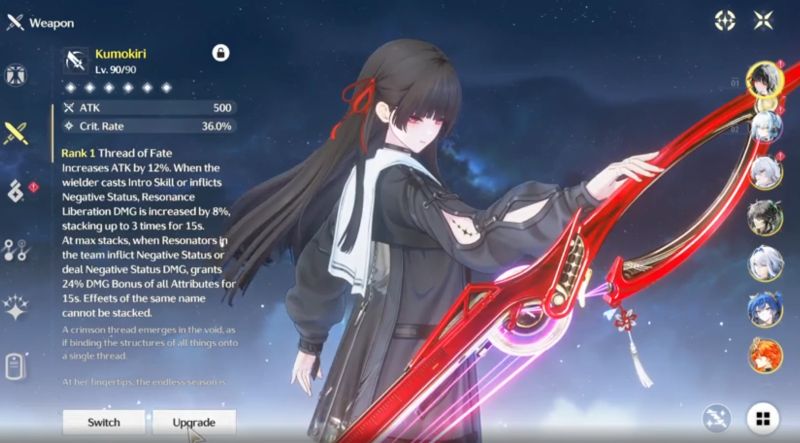Open the tab with the red alert badge
The image size is (800, 443).
[x=16, y=191]
